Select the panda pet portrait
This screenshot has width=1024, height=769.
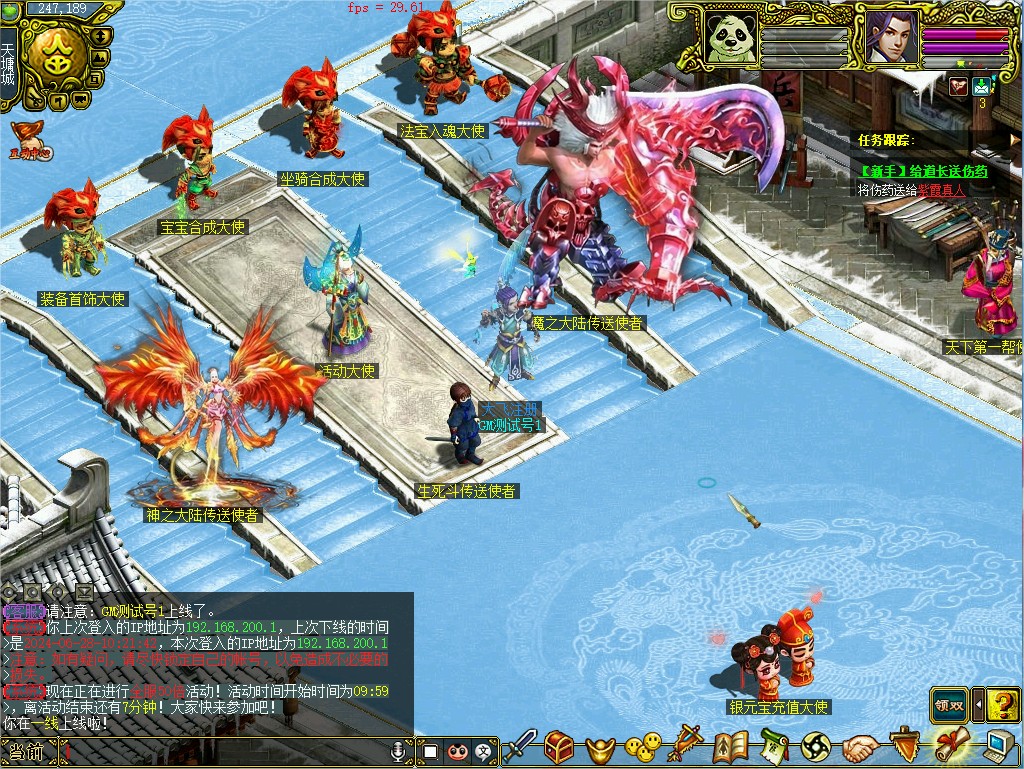[731, 38]
